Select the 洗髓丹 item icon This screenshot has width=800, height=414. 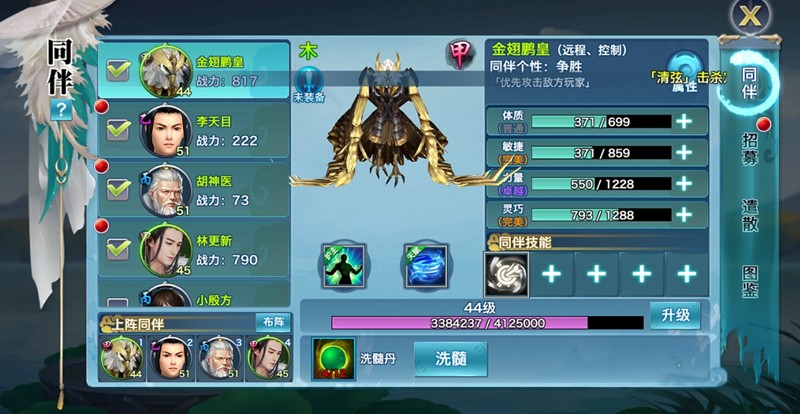point(331,358)
